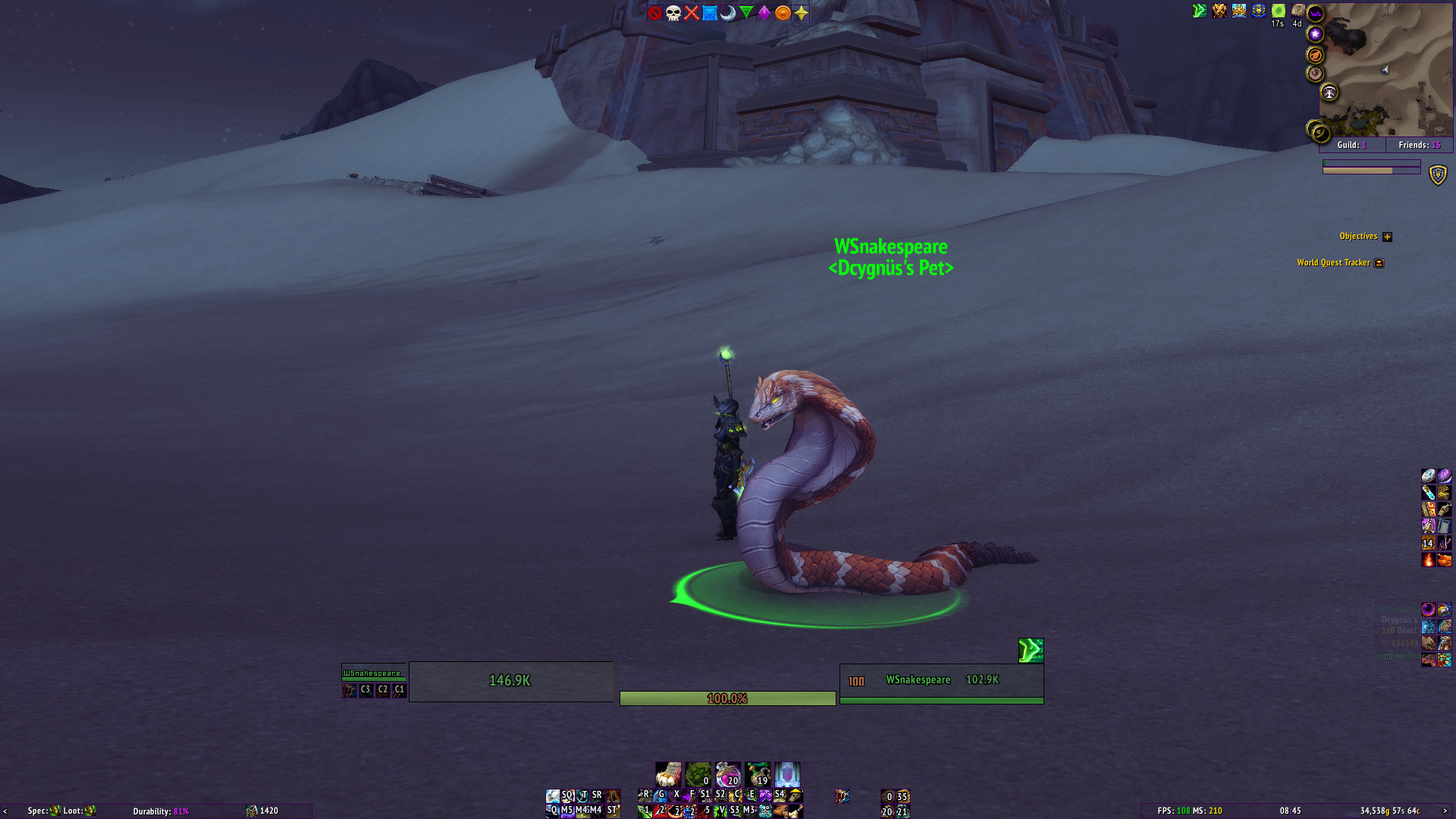Click the orange minimap button below the spiral icon

pyautogui.click(x=1315, y=55)
